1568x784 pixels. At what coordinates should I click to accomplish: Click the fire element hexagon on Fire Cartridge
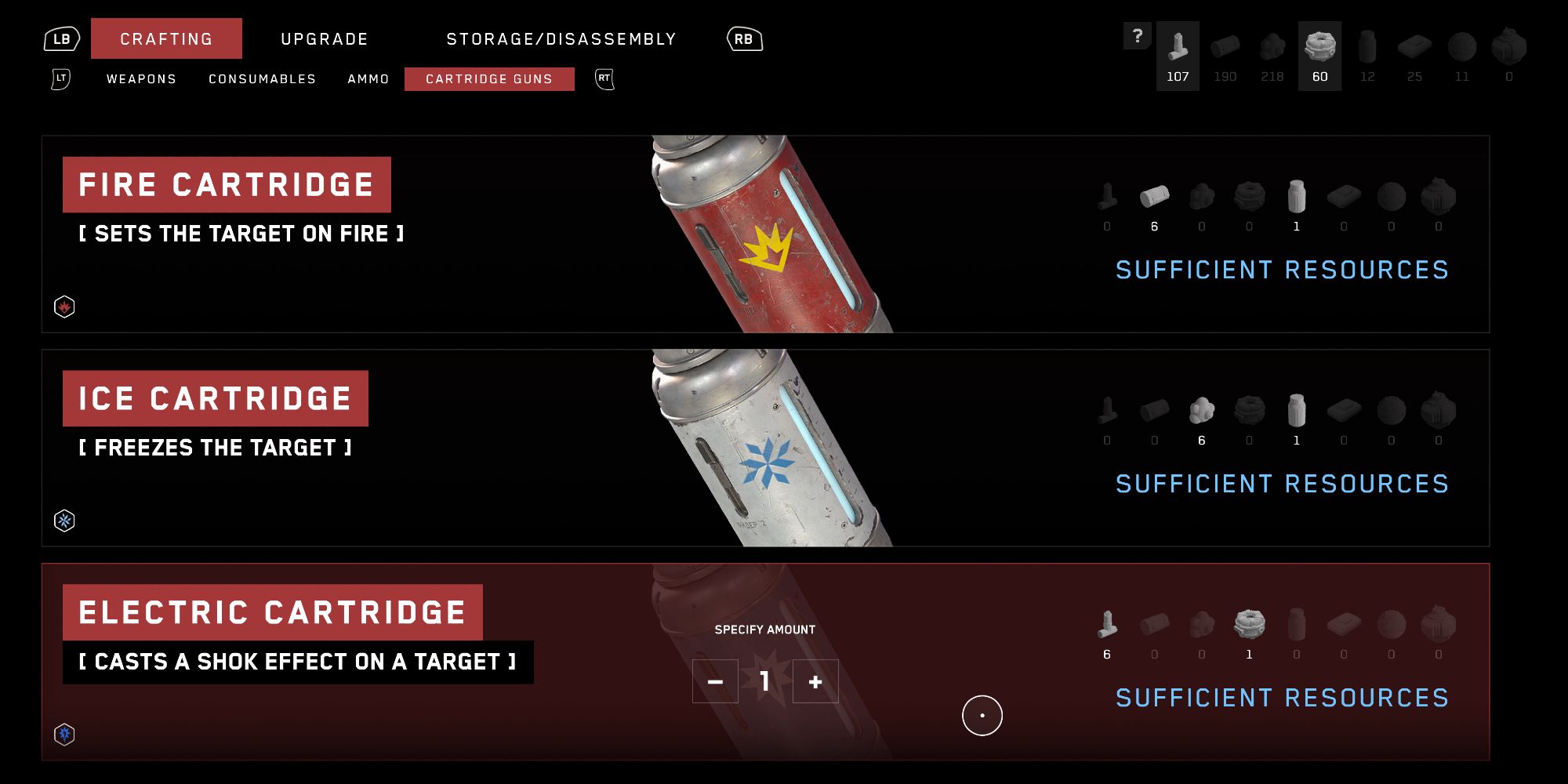[x=64, y=307]
